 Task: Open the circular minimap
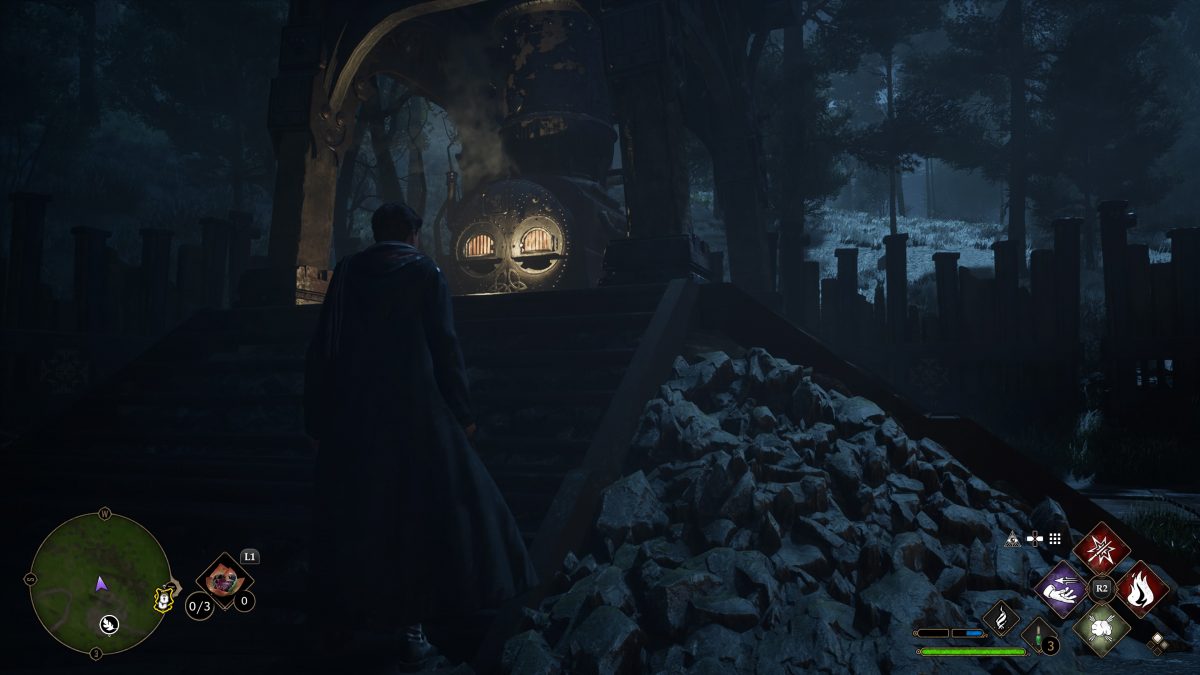click(x=98, y=583)
